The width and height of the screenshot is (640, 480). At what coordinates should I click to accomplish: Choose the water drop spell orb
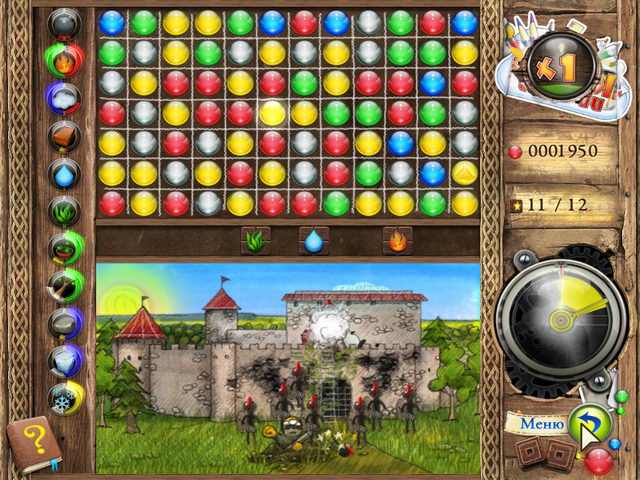pos(65,173)
